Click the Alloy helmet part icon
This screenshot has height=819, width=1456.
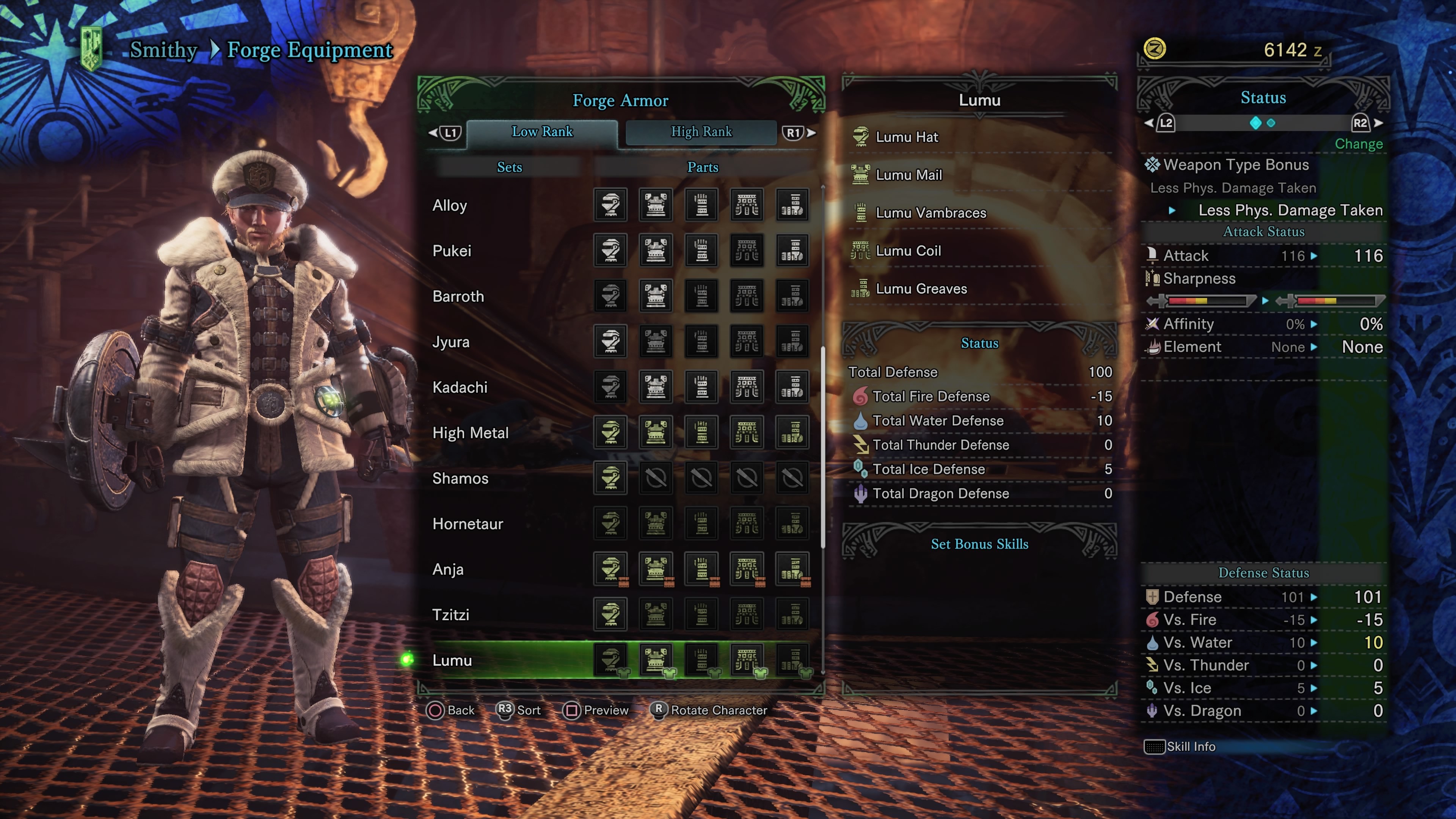(610, 205)
